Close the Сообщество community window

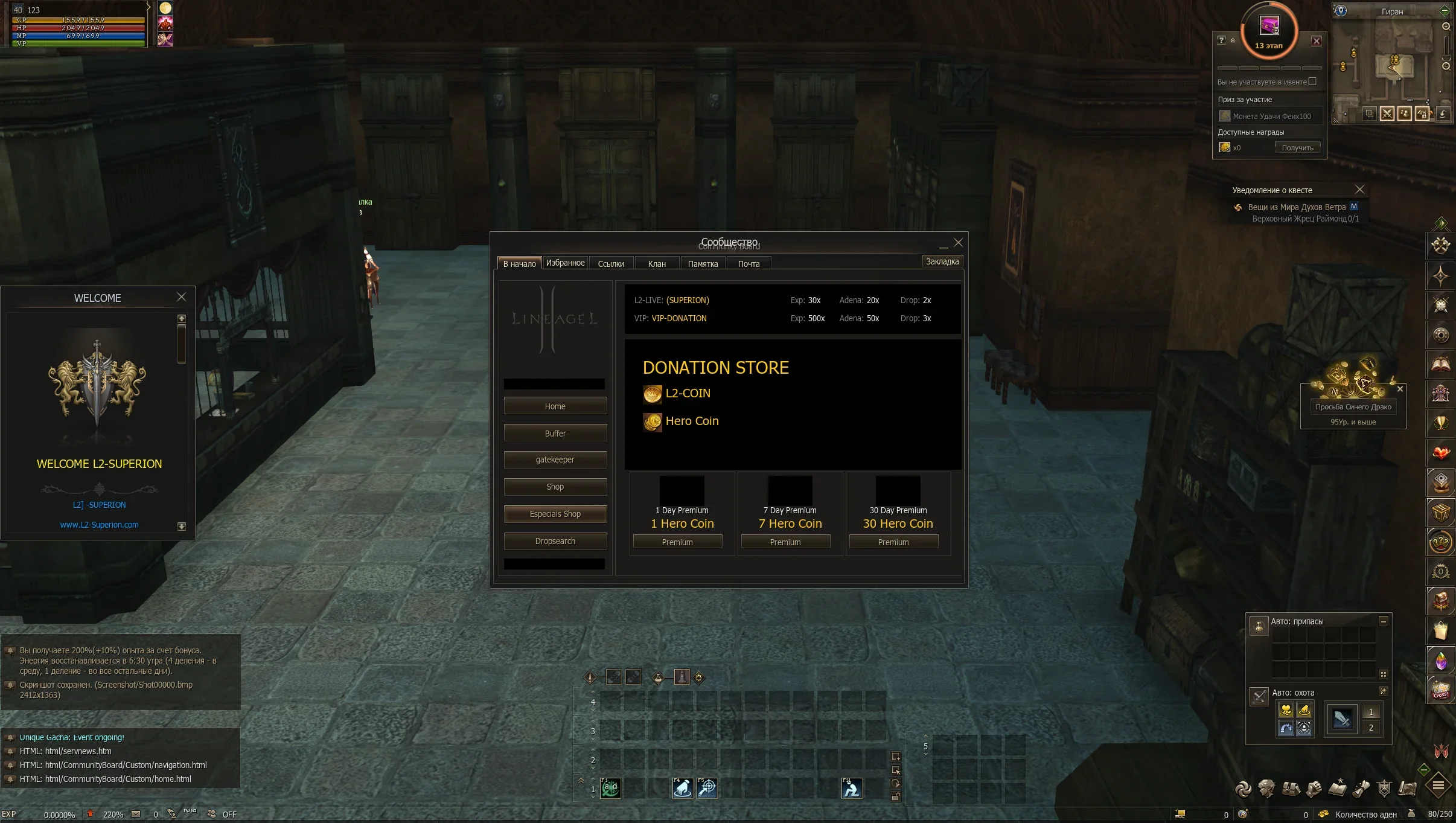click(958, 243)
